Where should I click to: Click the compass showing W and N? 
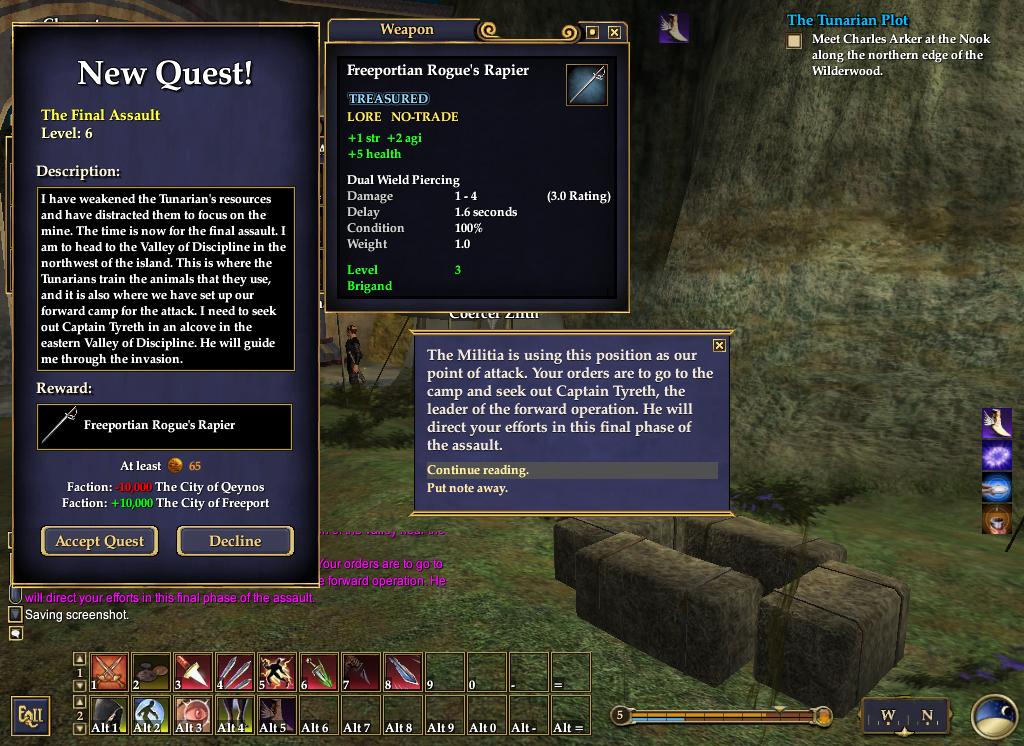(x=906, y=716)
